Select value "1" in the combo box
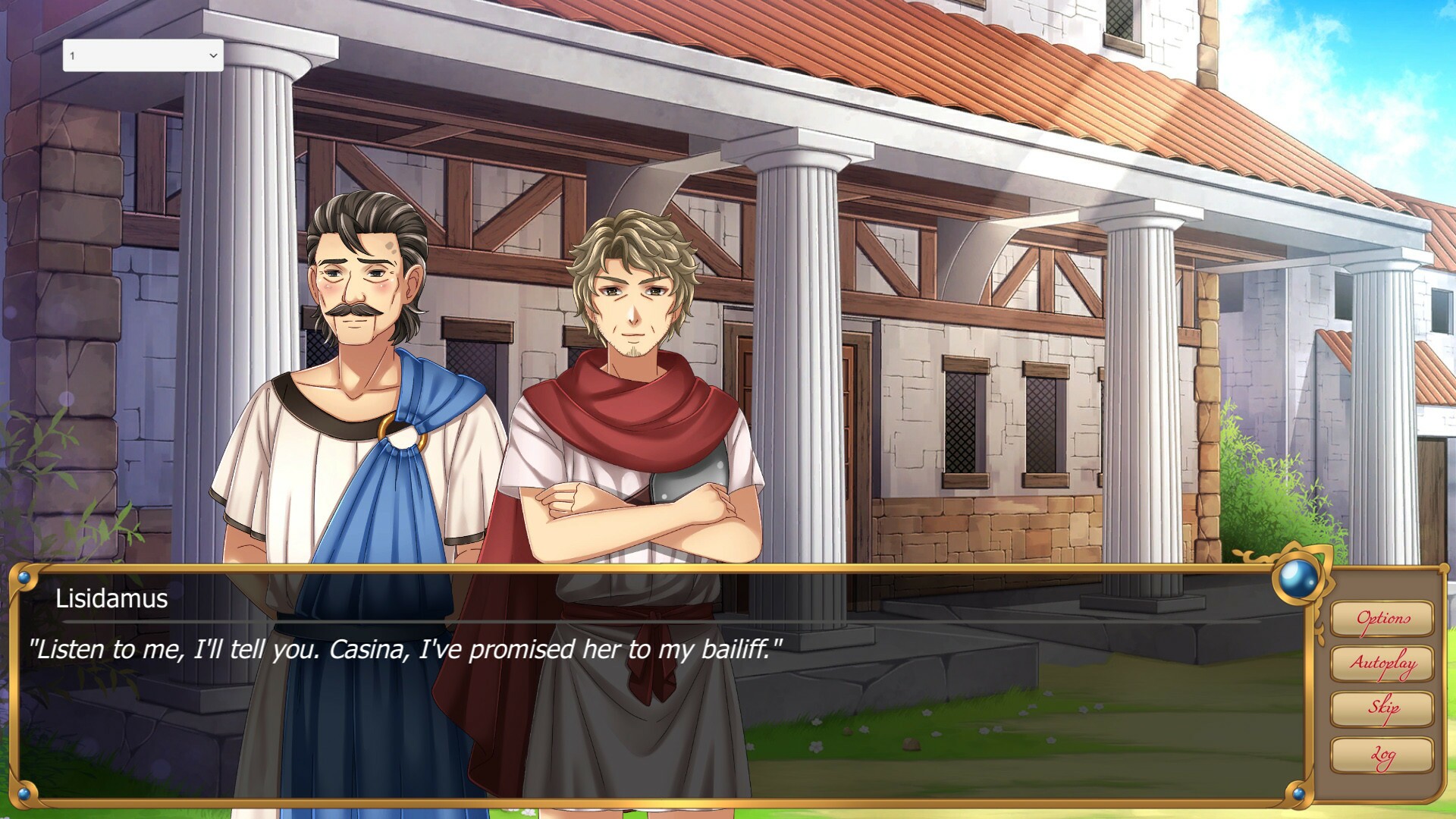 tap(114, 55)
